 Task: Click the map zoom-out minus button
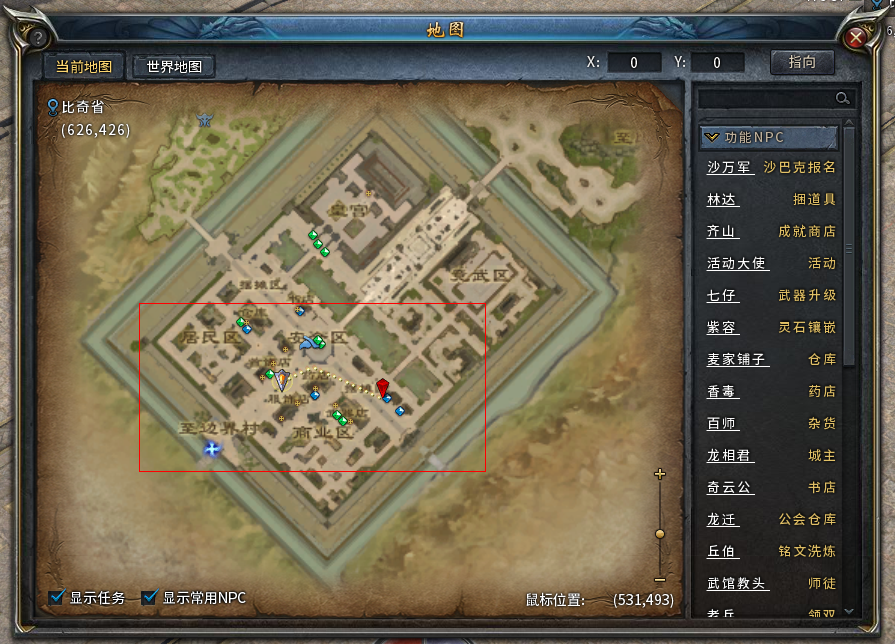click(x=660, y=580)
